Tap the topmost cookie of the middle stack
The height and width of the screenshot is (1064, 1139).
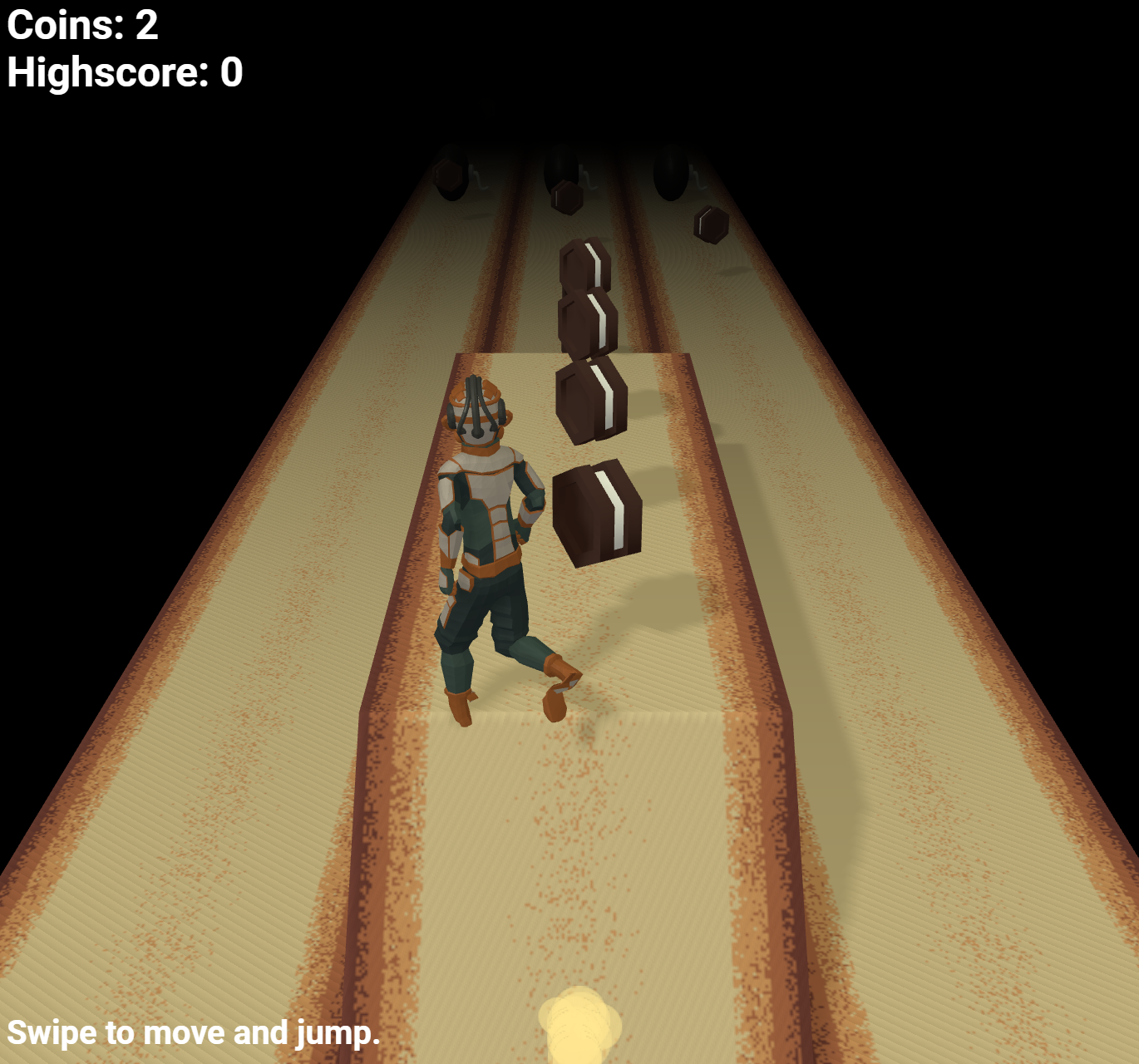point(584,266)
